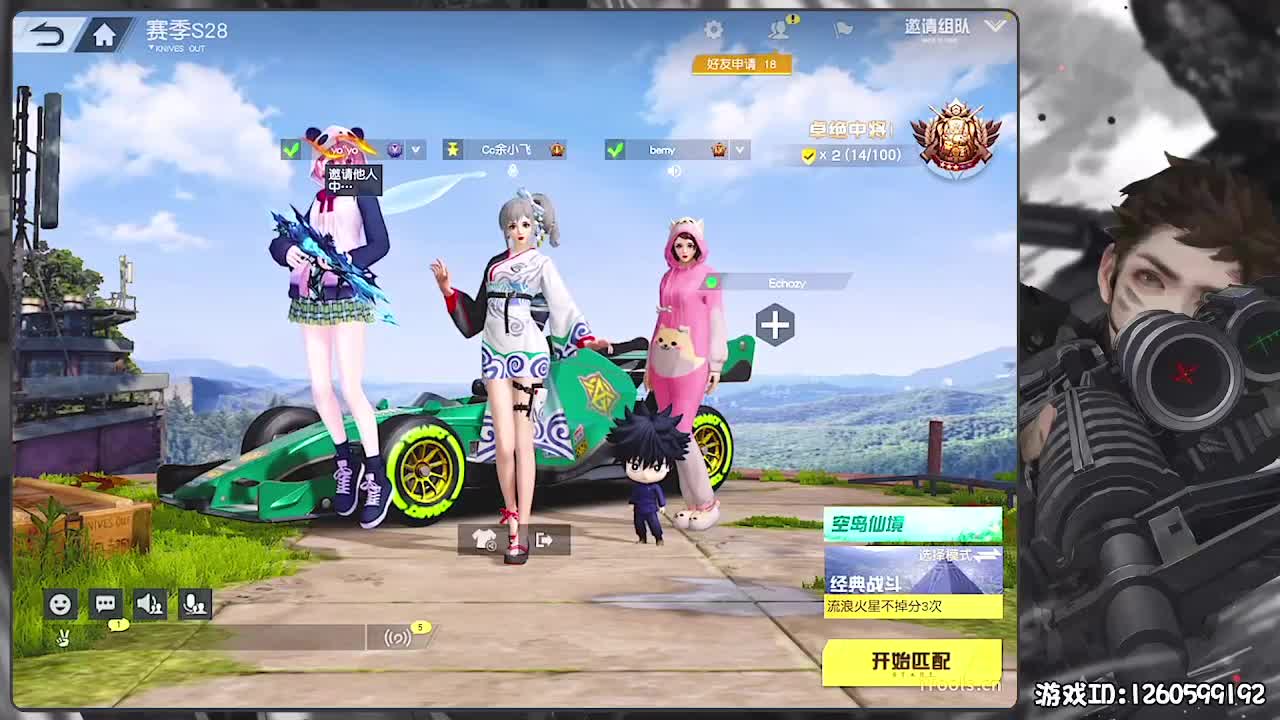This screenshot has height=720, width=1280.
Task: Open the chat message icon
Action: point(105,603)
